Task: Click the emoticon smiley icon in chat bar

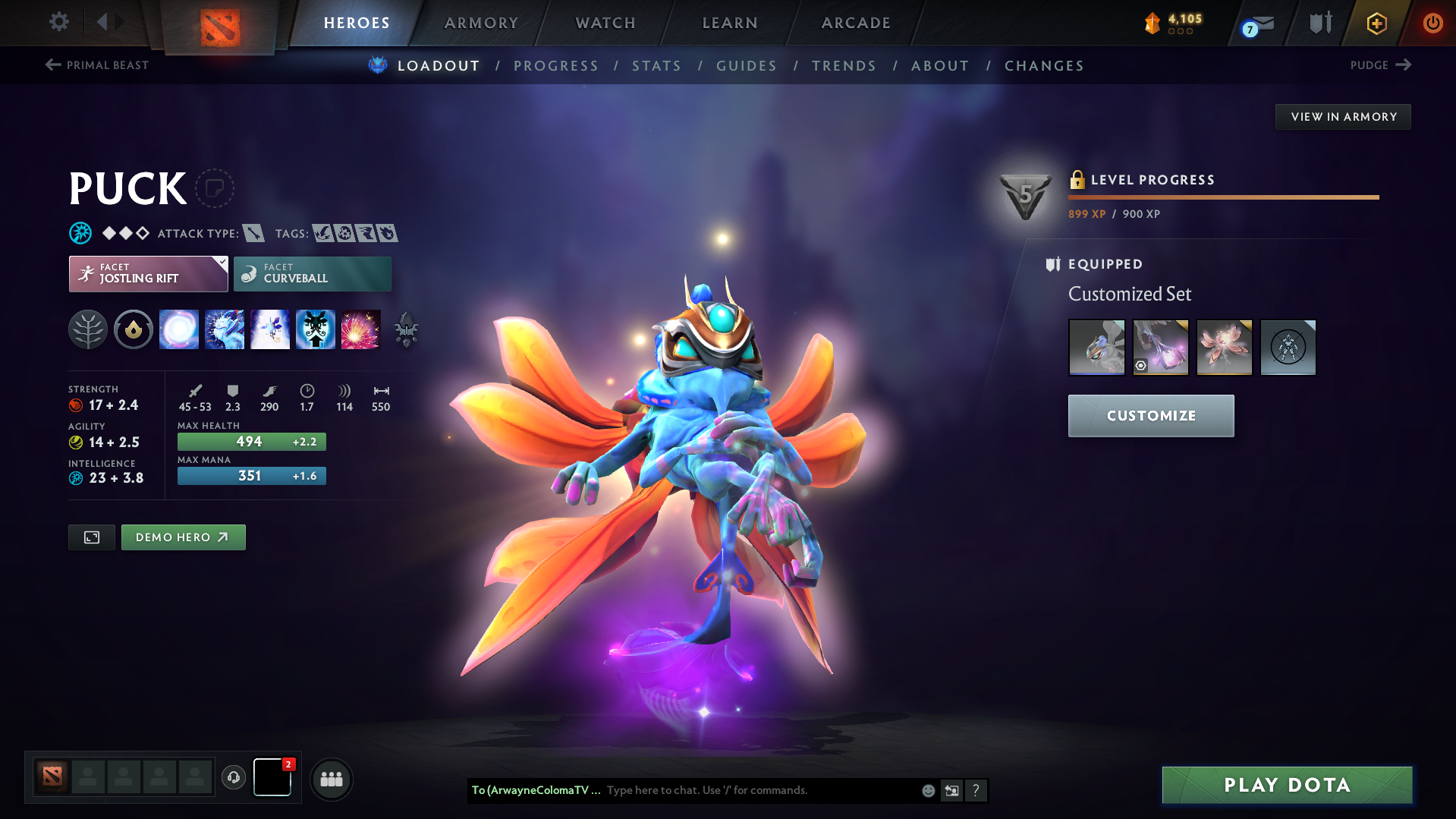Action: (x=927, y=790)
